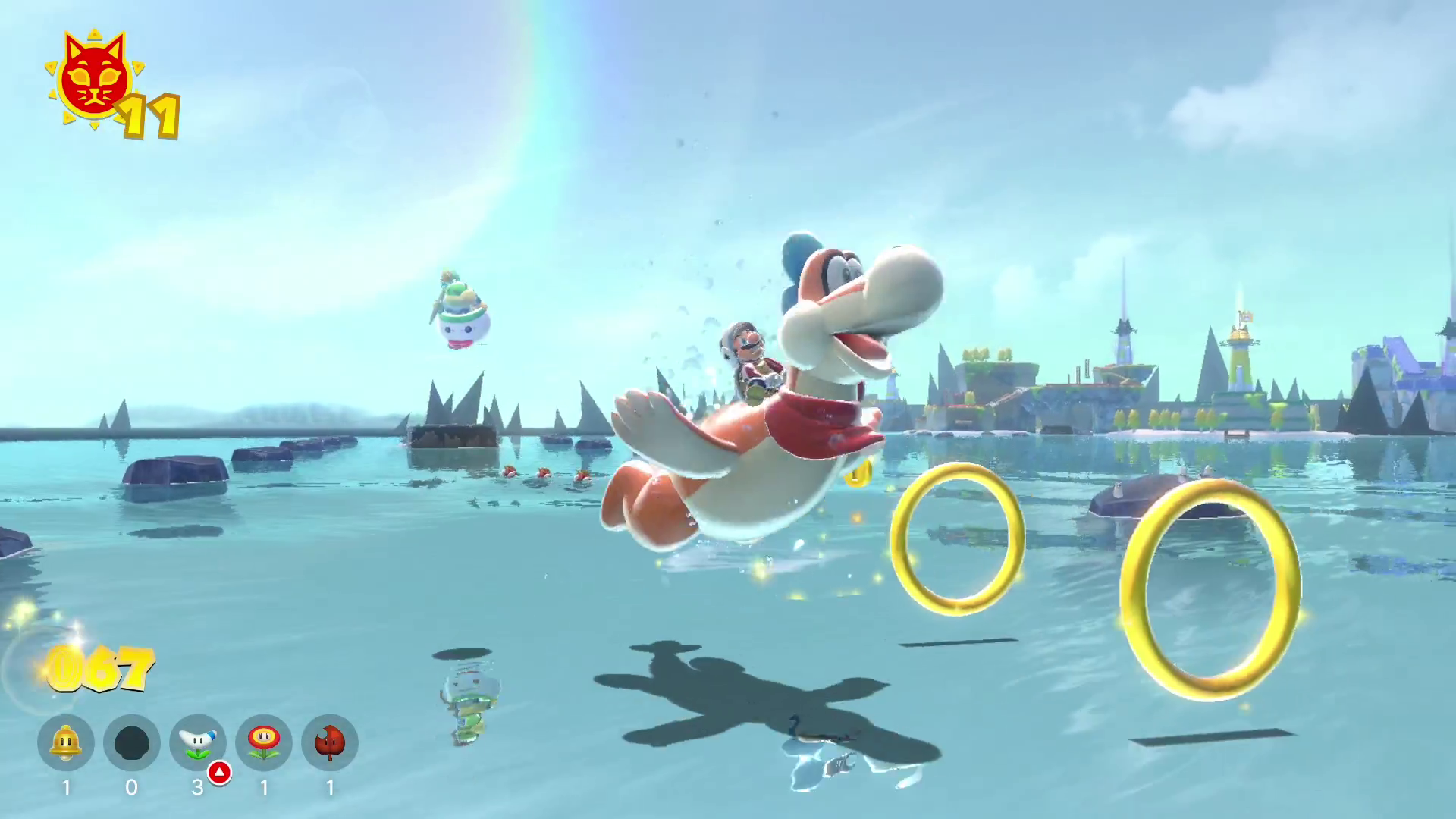1456x819 pixels.
Task: Select the Super Leaf reserve item
Action: coord(329,742)
